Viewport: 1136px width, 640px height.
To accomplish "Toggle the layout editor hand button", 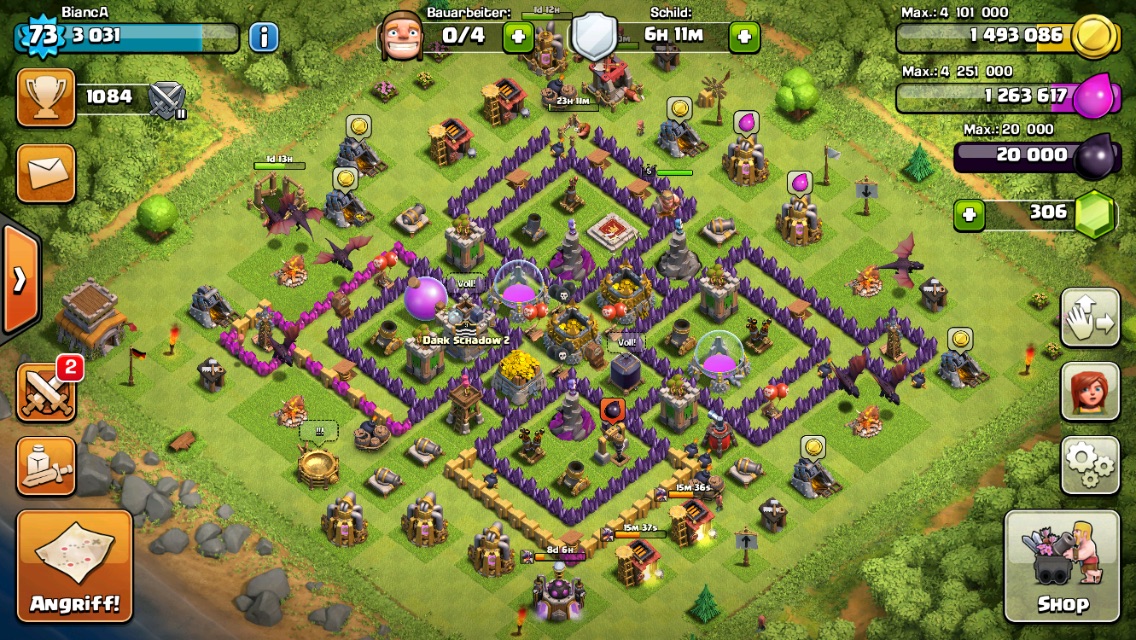I will (x=1089, y=318).
